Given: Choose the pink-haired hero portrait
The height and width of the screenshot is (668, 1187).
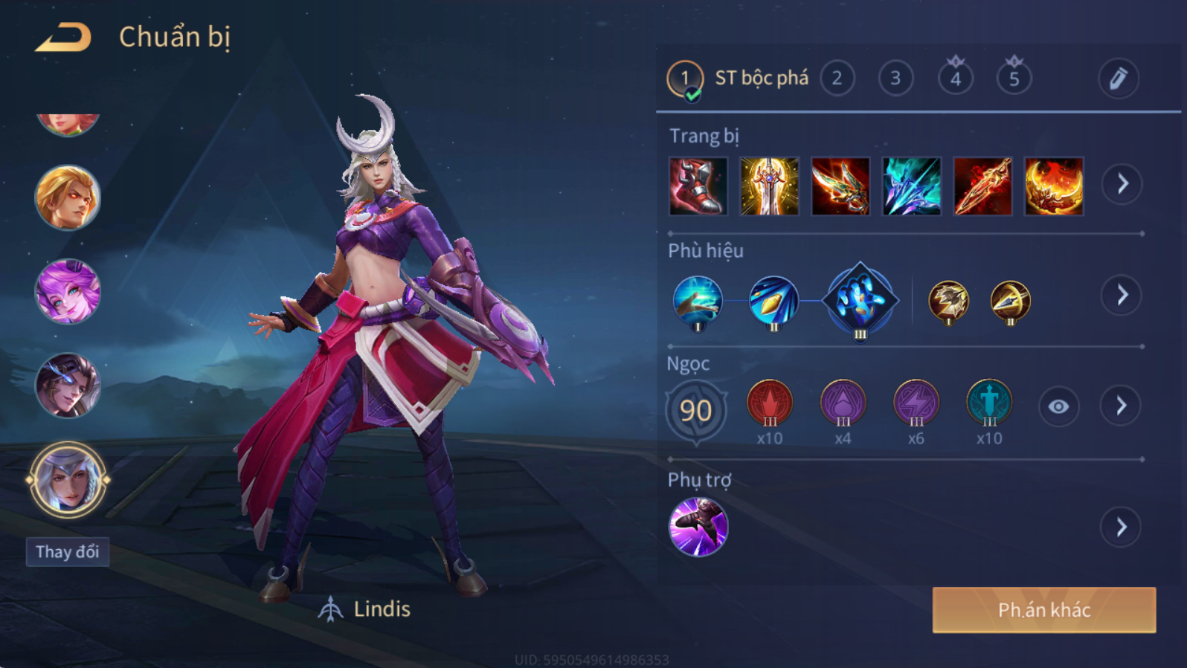Looking at the screenshot, I should pos(68,291).
